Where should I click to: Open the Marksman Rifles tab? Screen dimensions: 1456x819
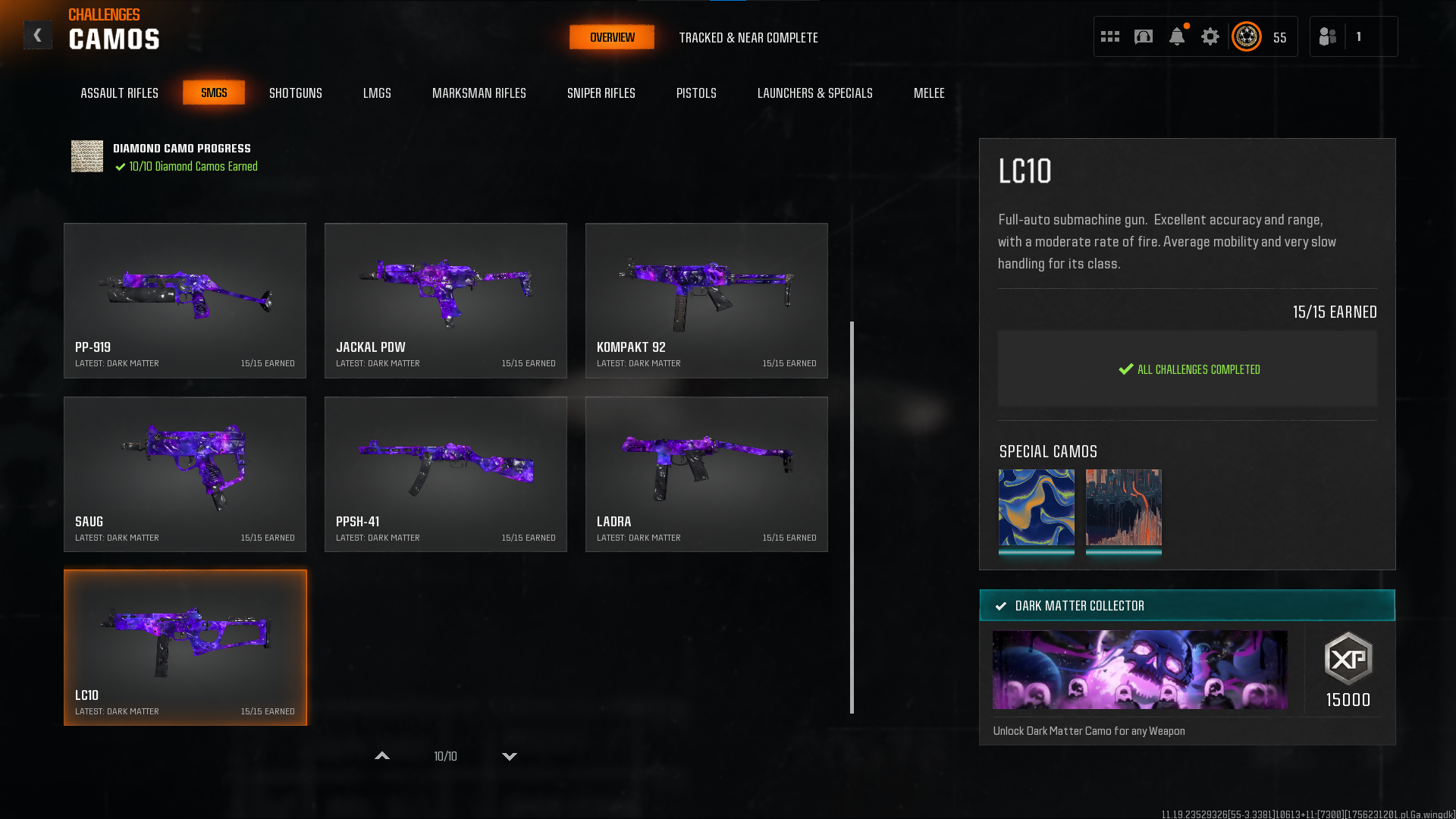tap(479, 93)
